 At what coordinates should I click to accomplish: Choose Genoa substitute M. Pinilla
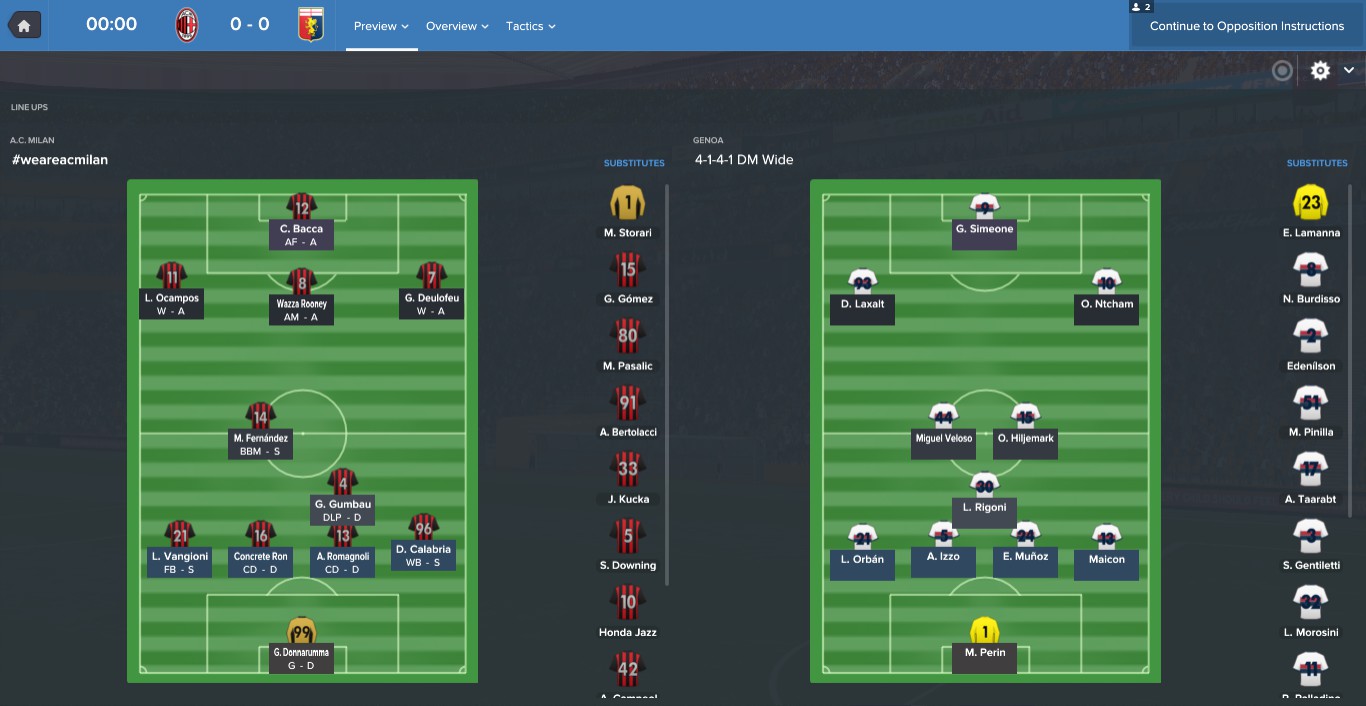[1311, 411]
